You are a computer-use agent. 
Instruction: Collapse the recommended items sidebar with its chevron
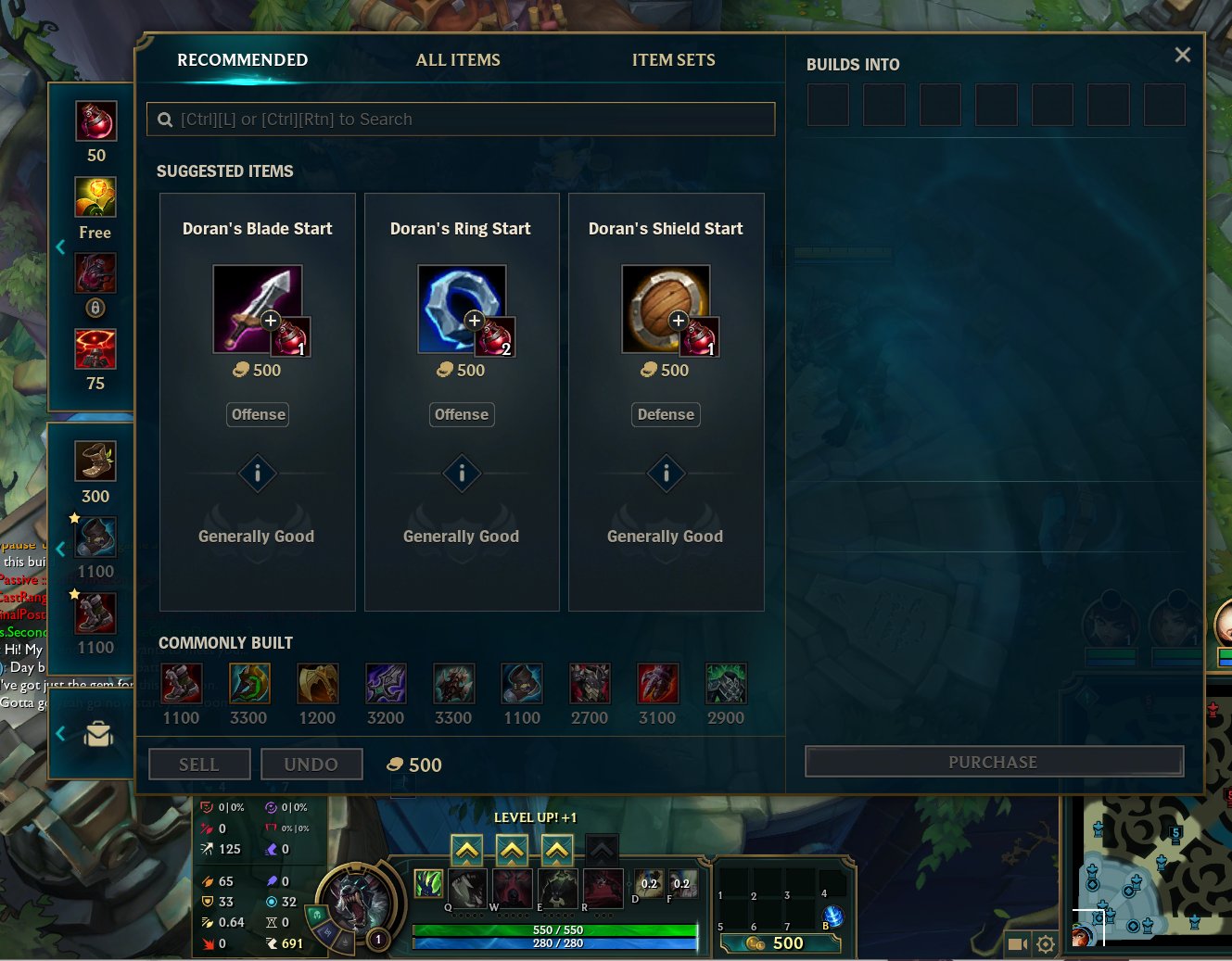pos(61,247)
